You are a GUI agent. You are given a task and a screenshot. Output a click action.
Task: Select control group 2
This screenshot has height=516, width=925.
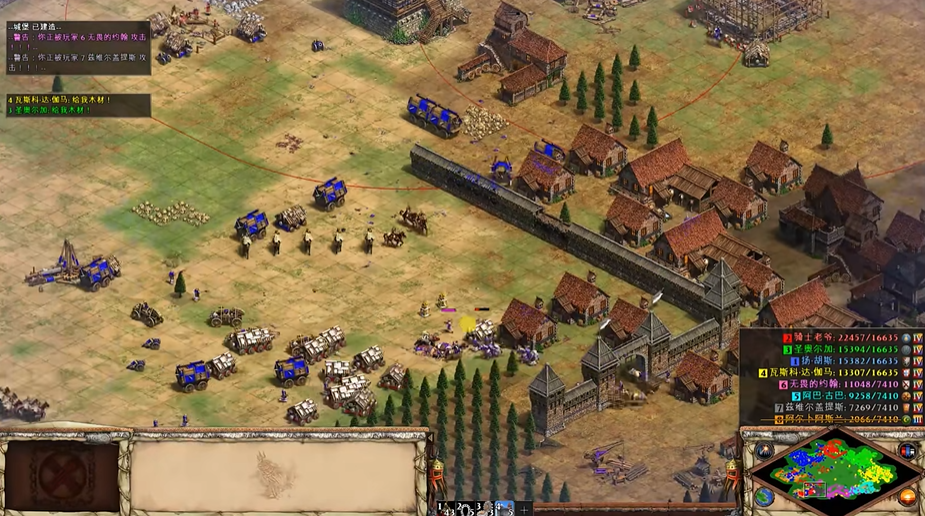(464, 508)
